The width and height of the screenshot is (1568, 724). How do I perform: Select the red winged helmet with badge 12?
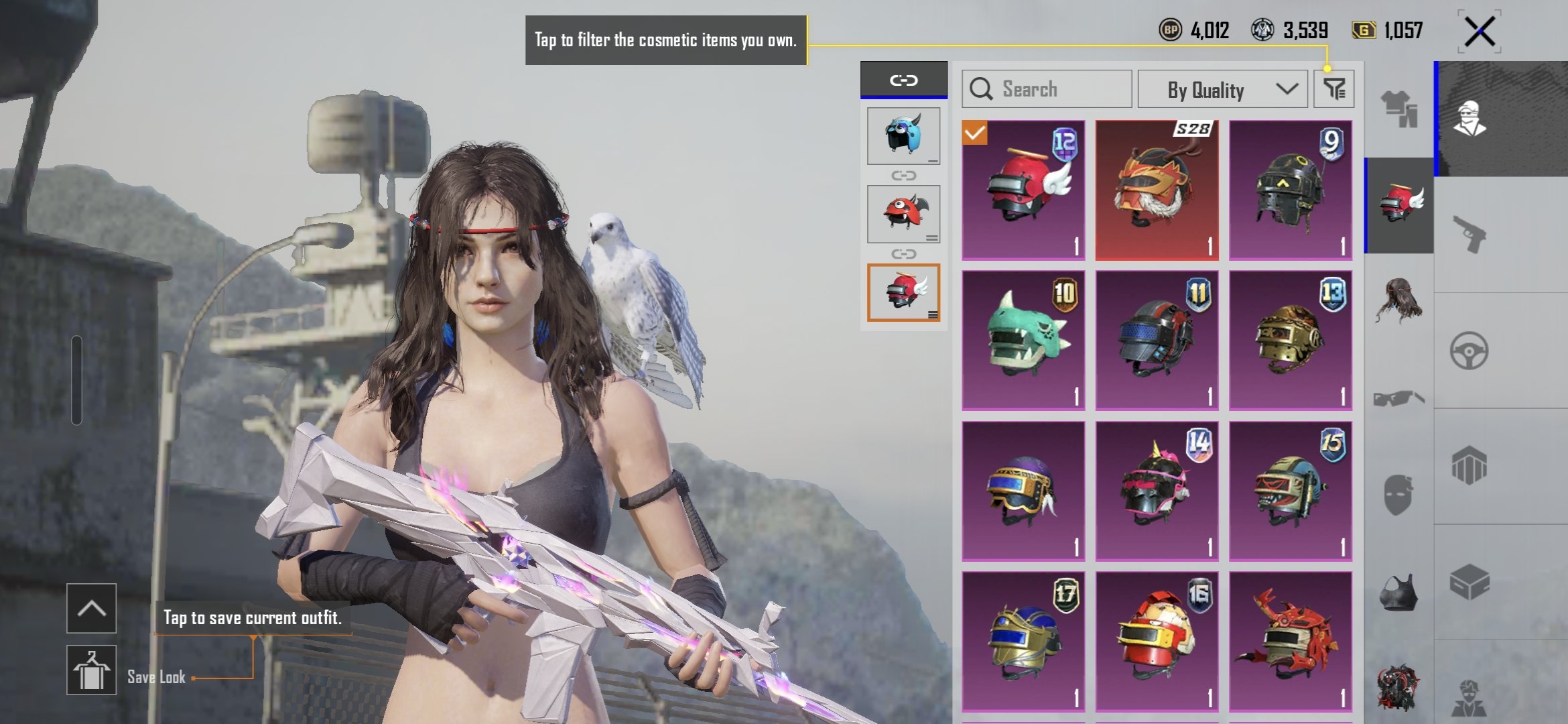pos(1023,190)
